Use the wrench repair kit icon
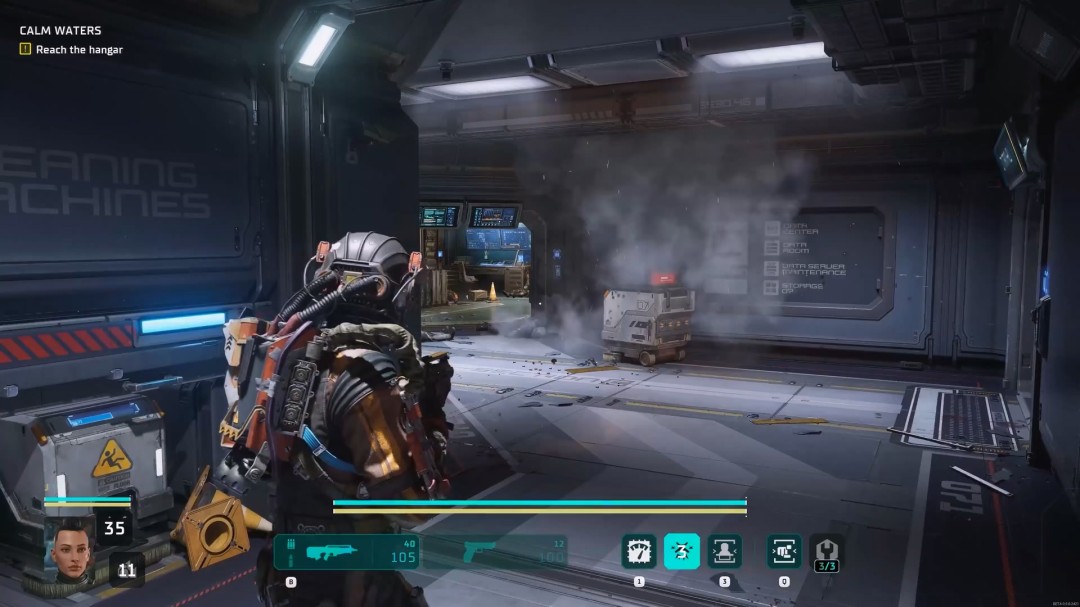Screen dimensions: 1080x607 pyautogui.click(x=827, y=550)
